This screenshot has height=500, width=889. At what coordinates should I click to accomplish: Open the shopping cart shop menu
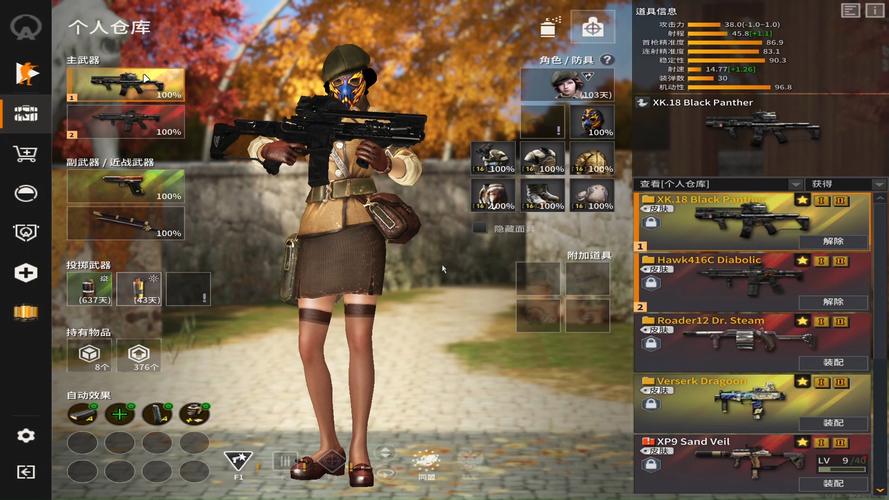(x=25, y=153)
